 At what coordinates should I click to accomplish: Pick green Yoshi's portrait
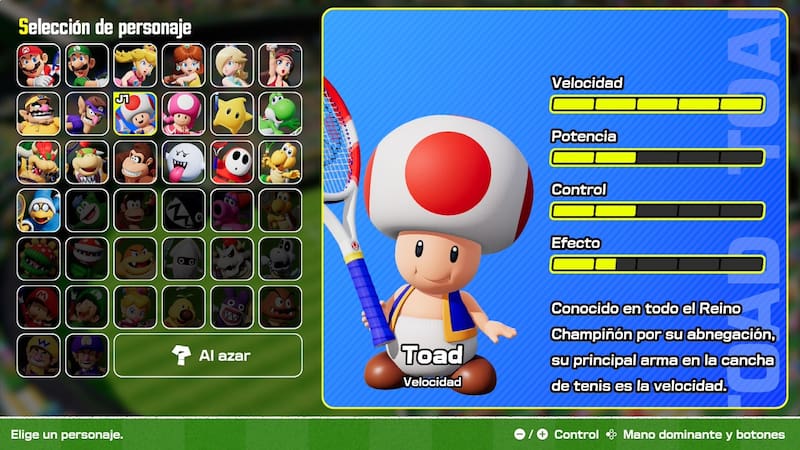pos(280,113)
